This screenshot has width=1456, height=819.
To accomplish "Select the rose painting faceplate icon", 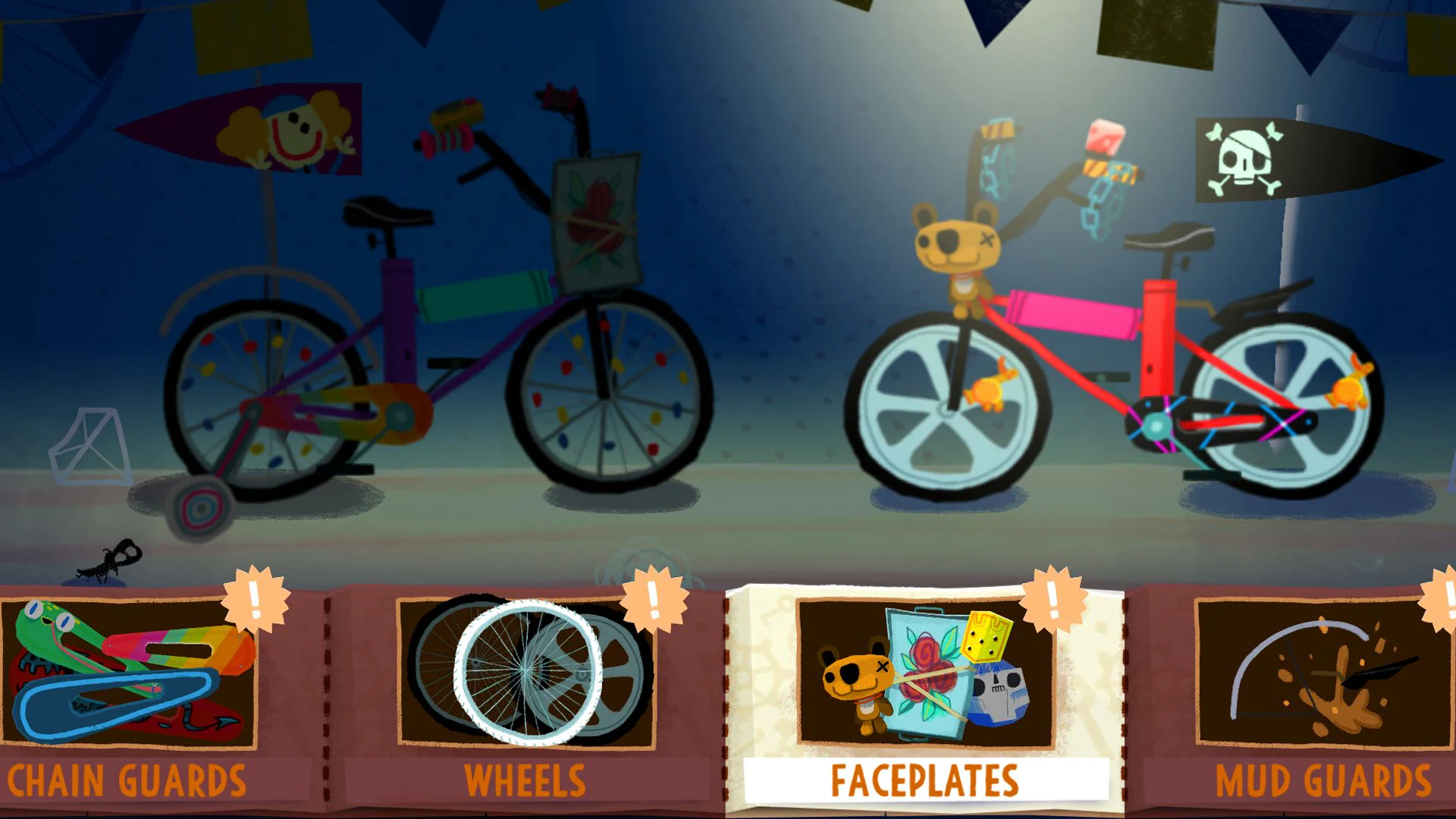I will tap(925, 667).
